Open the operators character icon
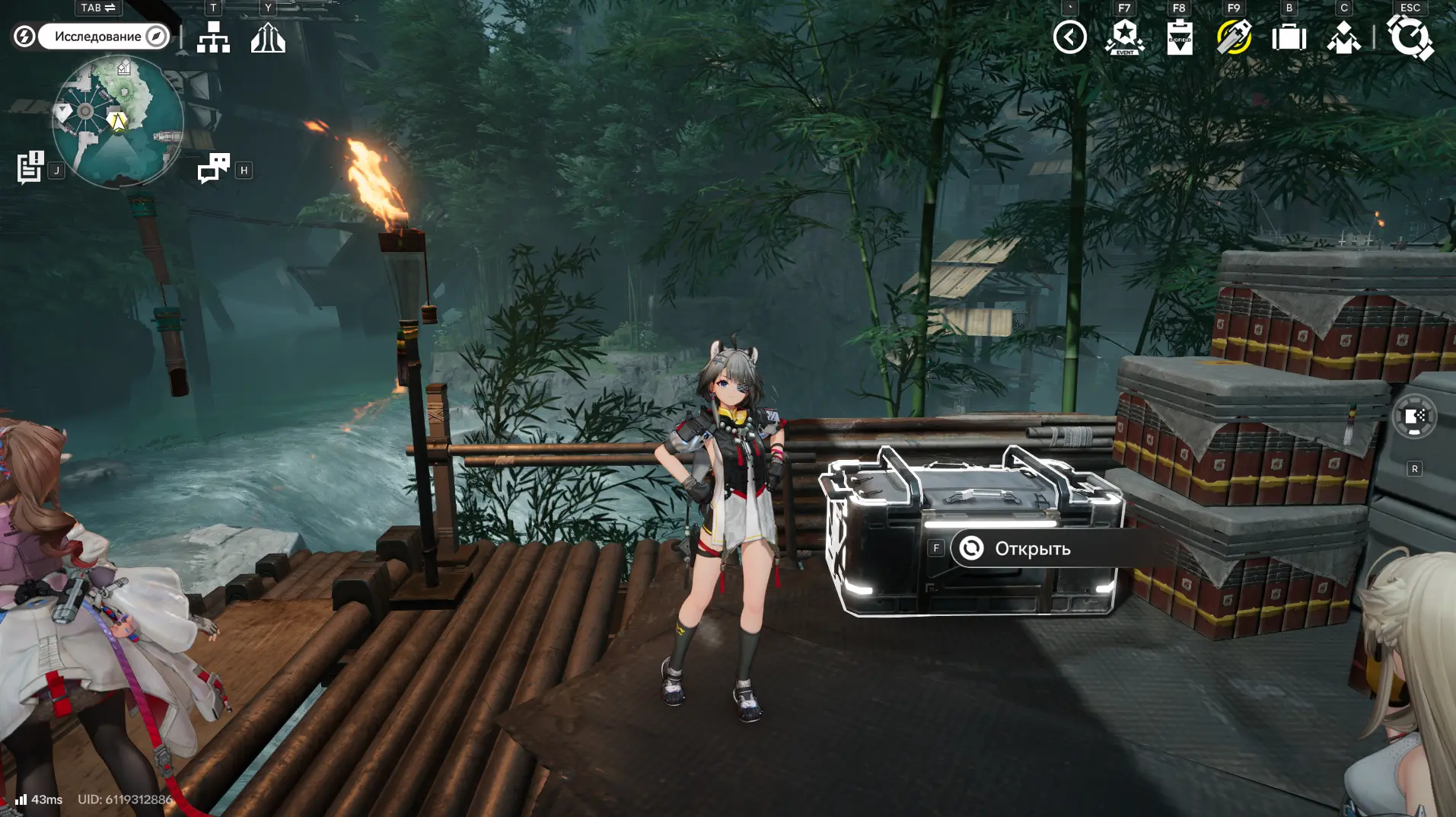This screenshot has width=1456, height=817. coord(1343,37)
